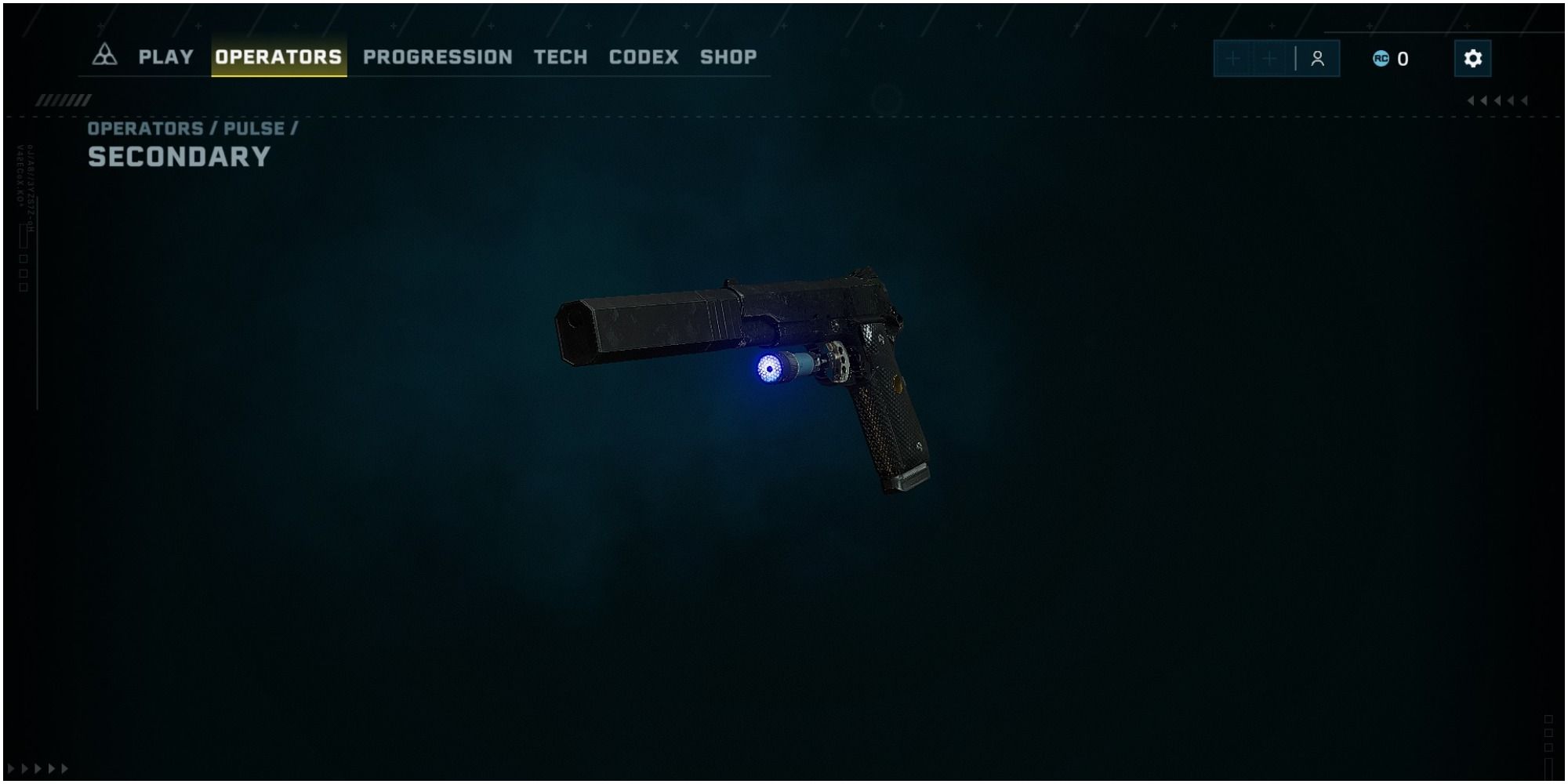Switch to the PLAY tab
Image resolution: width=1568 pixels, height=784 pixels.
tap(165, 56)
